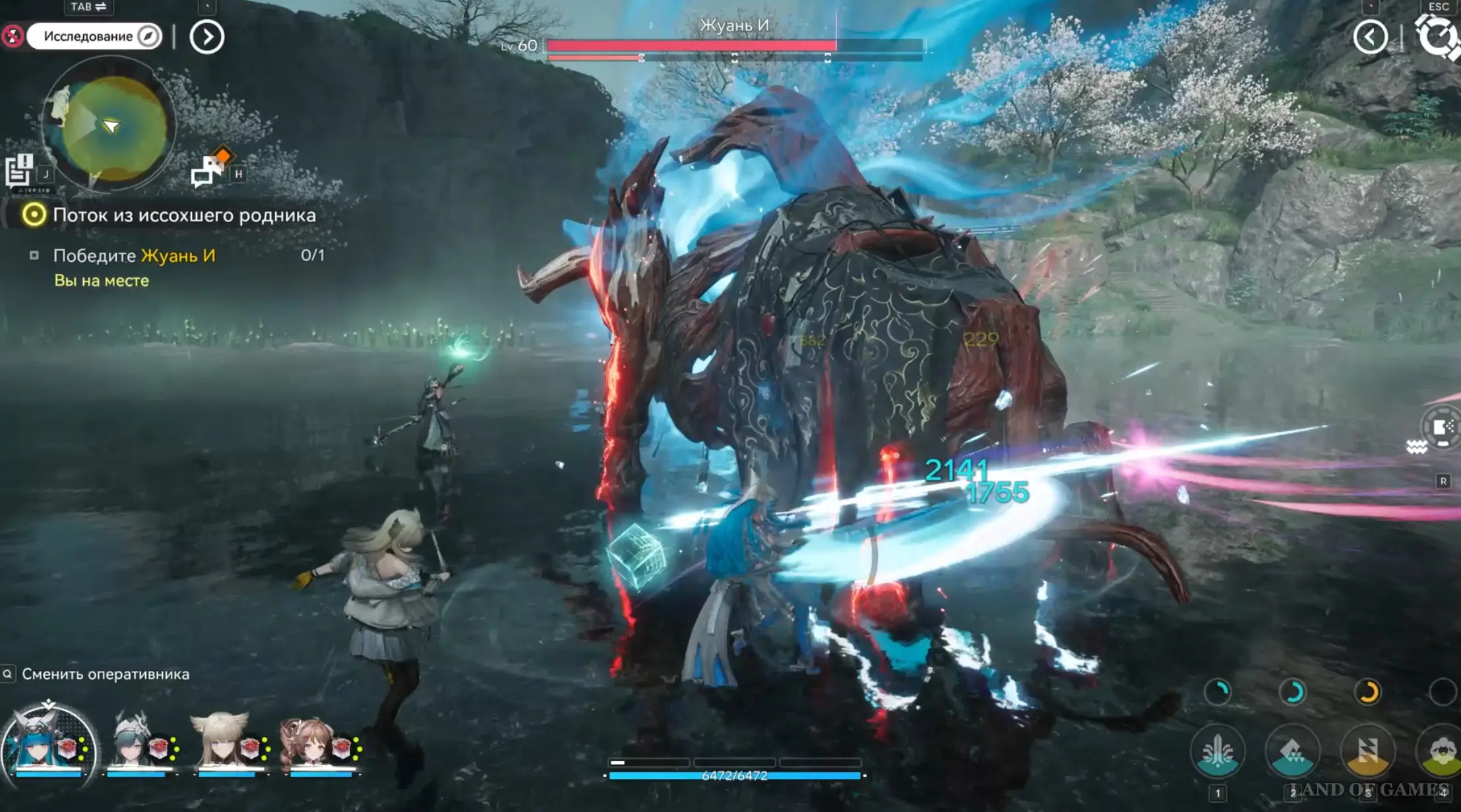Click the red icon left of Исследование
This screenshot has height=812, width=1461.
(x=12, y=36)
